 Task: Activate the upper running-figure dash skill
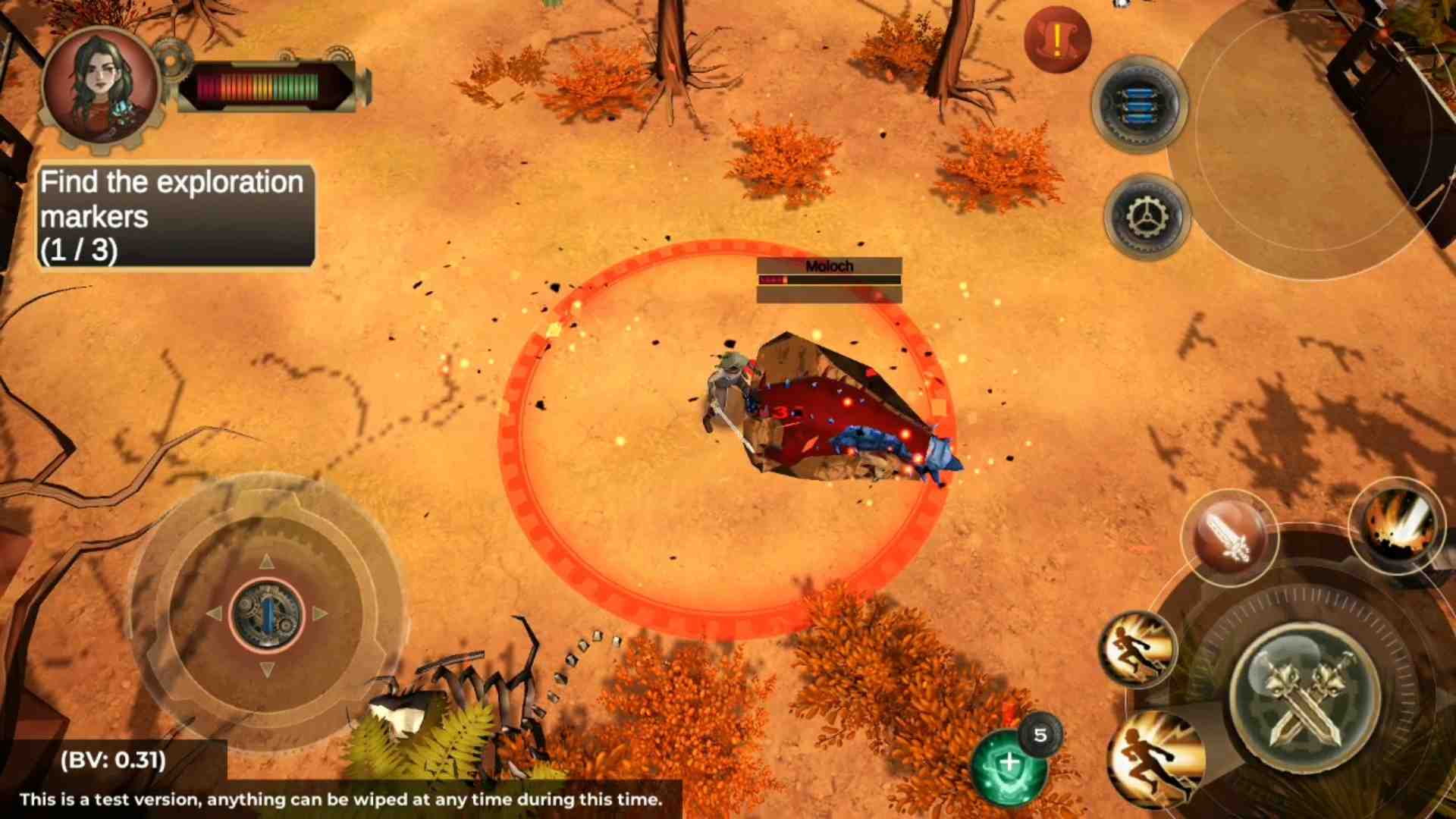pos(1137,650)
